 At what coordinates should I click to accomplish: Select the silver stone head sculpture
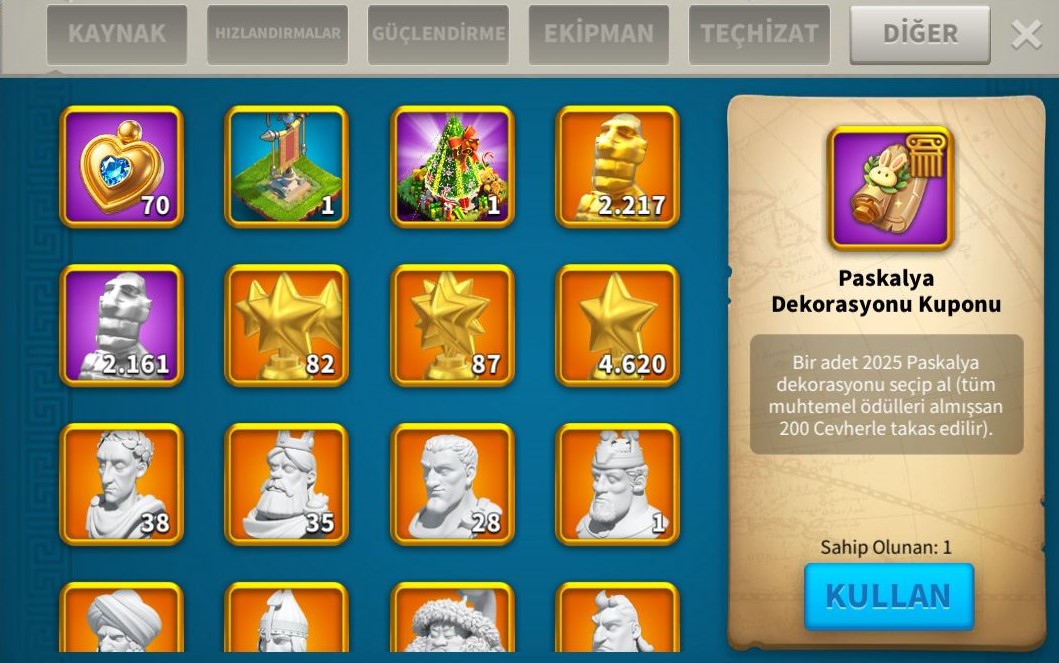click(122, 325)
